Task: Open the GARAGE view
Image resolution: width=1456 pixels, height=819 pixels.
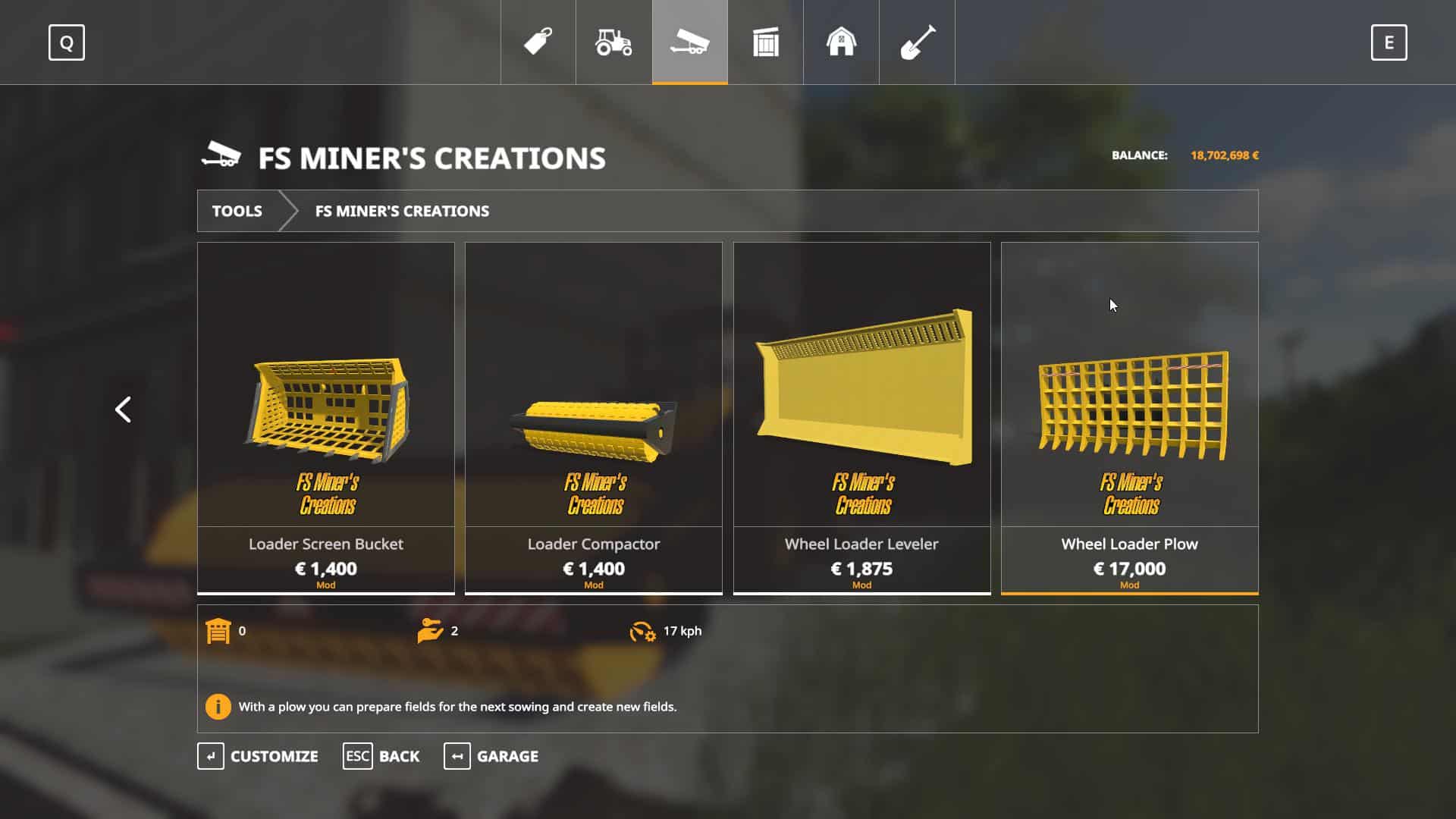Action: tap(491, 756)
